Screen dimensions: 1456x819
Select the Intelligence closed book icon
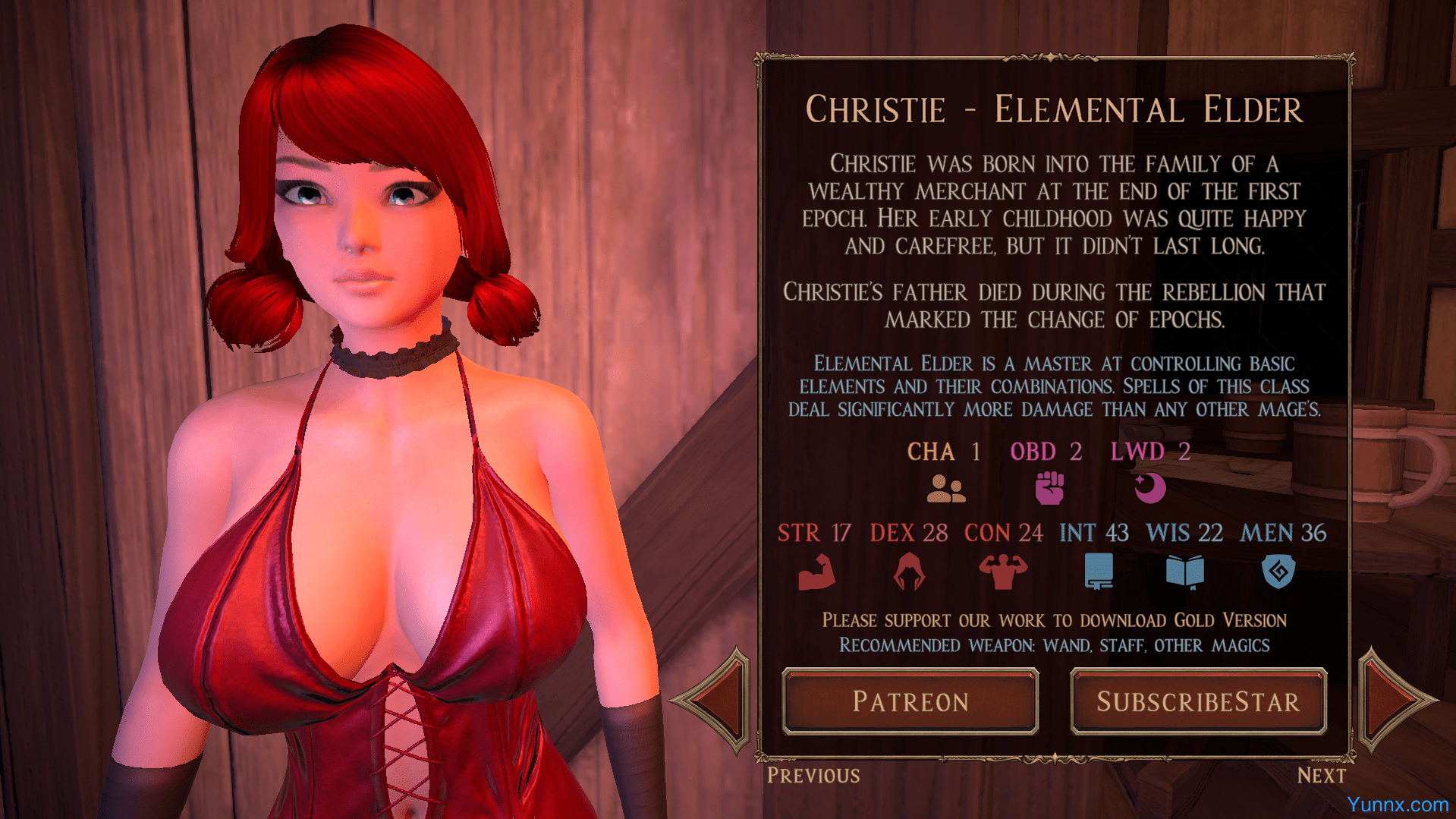[x=1098, y=572]
